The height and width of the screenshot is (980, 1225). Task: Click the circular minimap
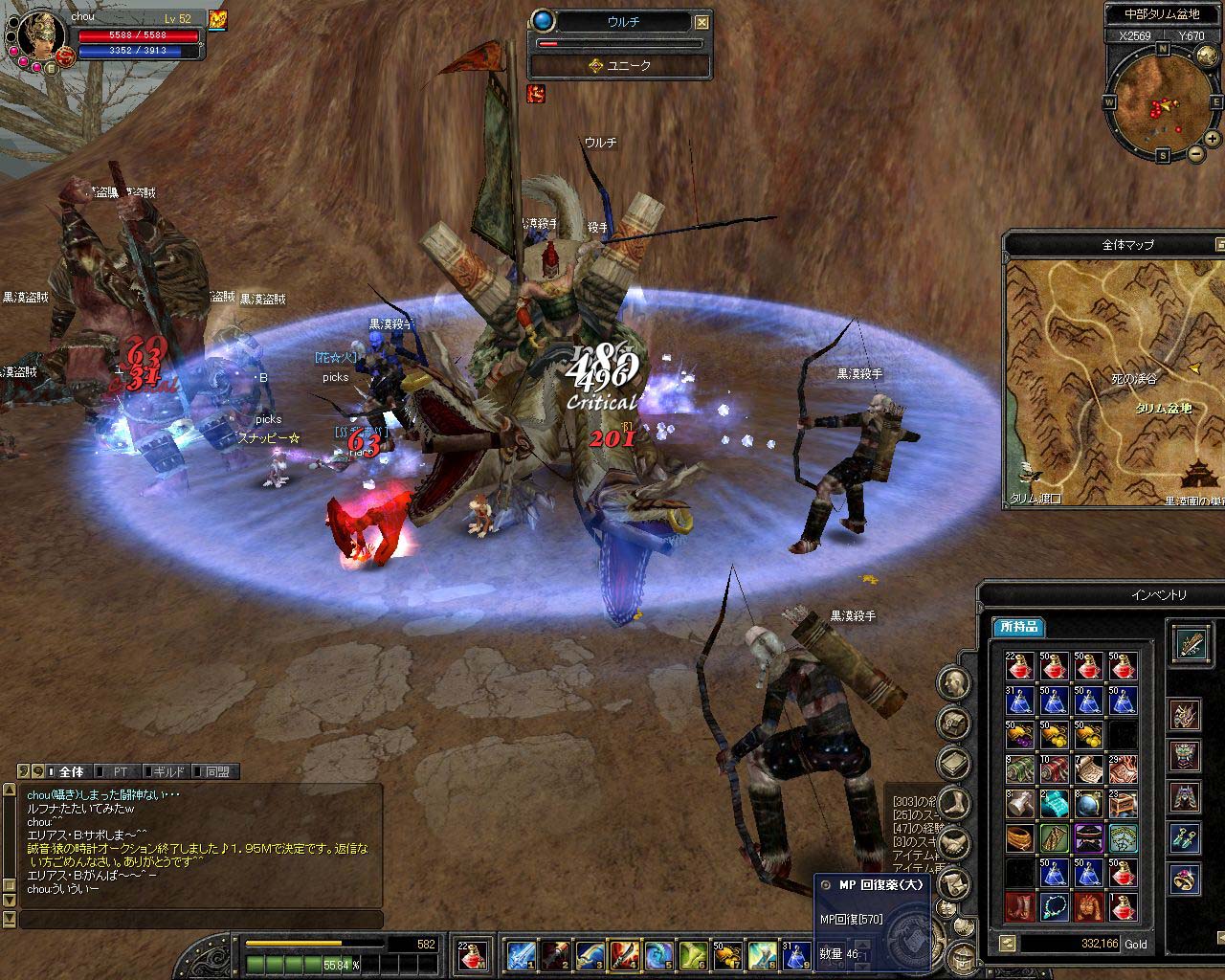point(1162,100)
